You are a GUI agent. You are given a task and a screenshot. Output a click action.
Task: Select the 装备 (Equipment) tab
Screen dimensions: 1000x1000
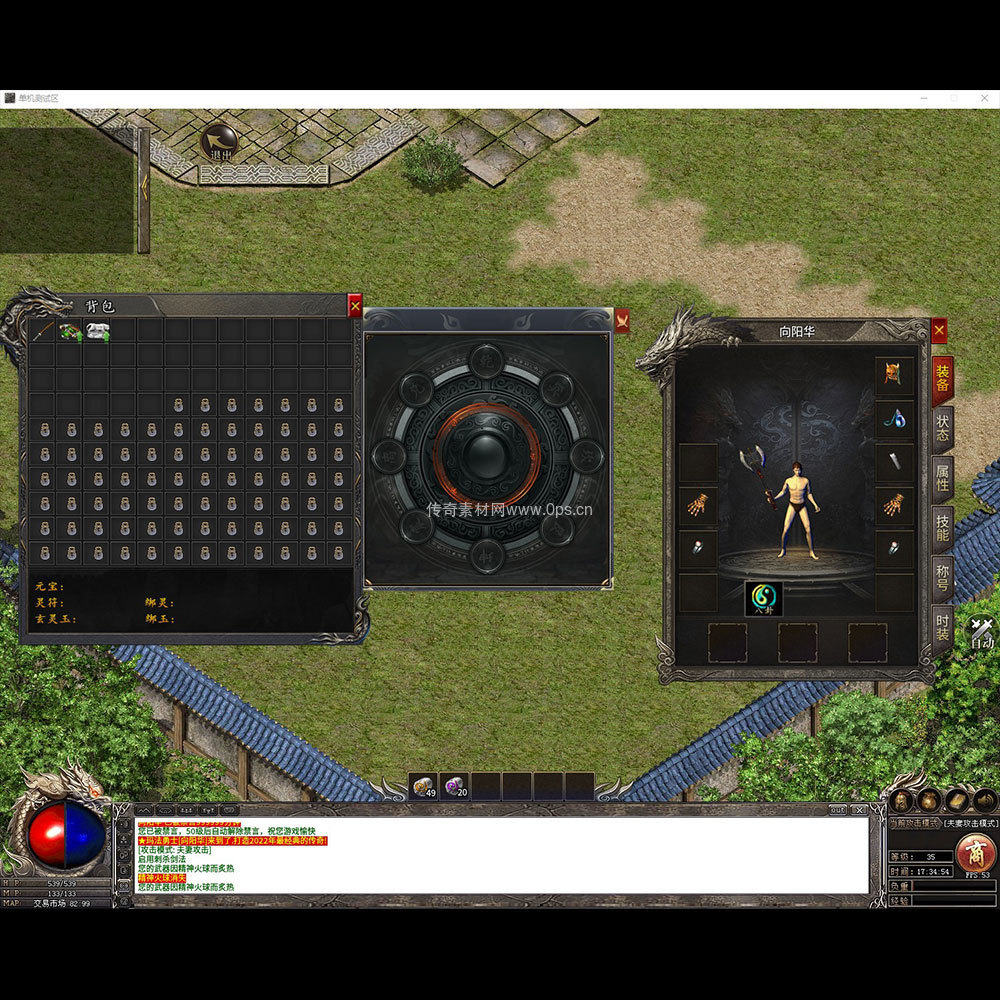942,381
